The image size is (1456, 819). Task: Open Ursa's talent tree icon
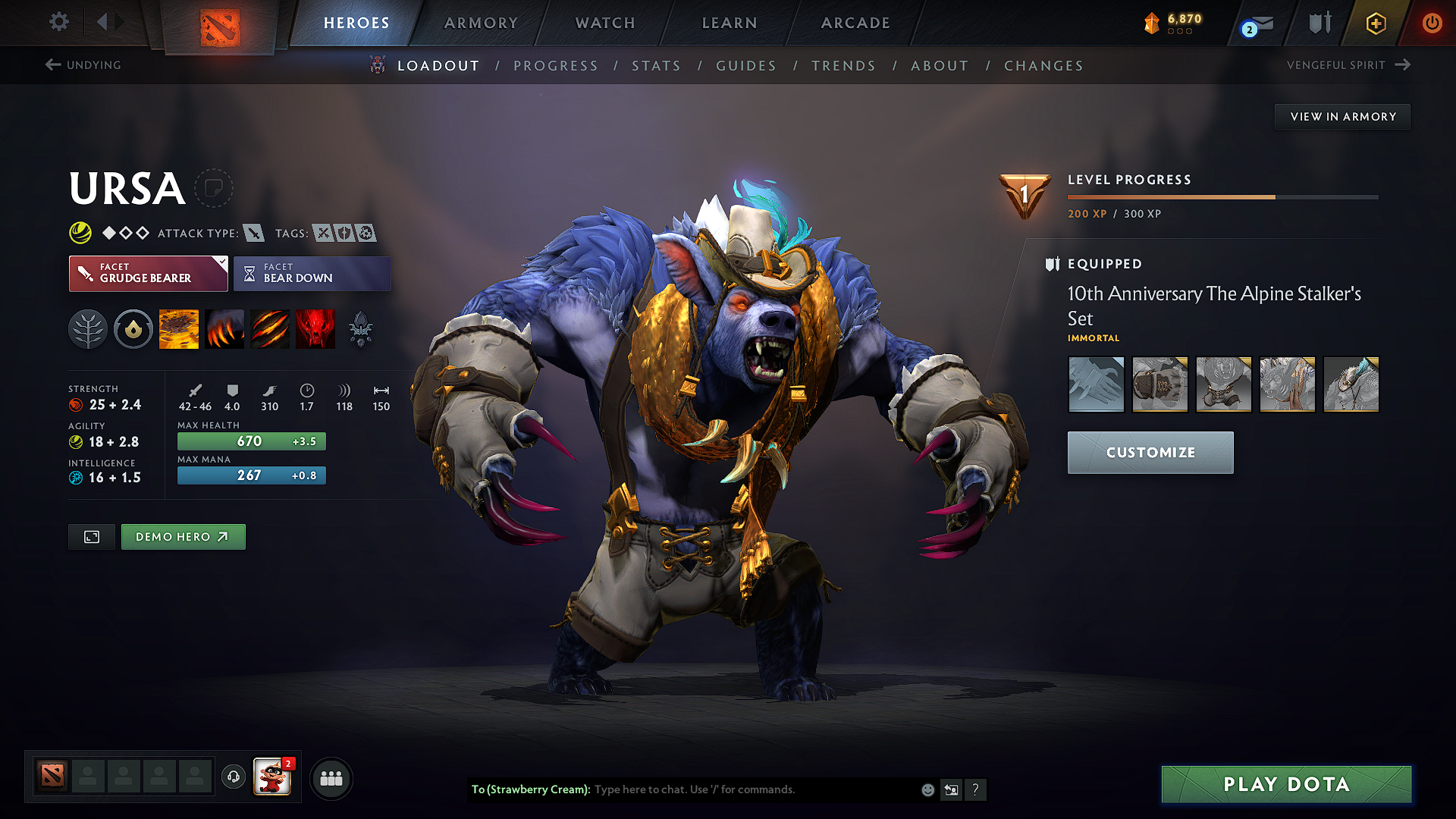[88, 328]
